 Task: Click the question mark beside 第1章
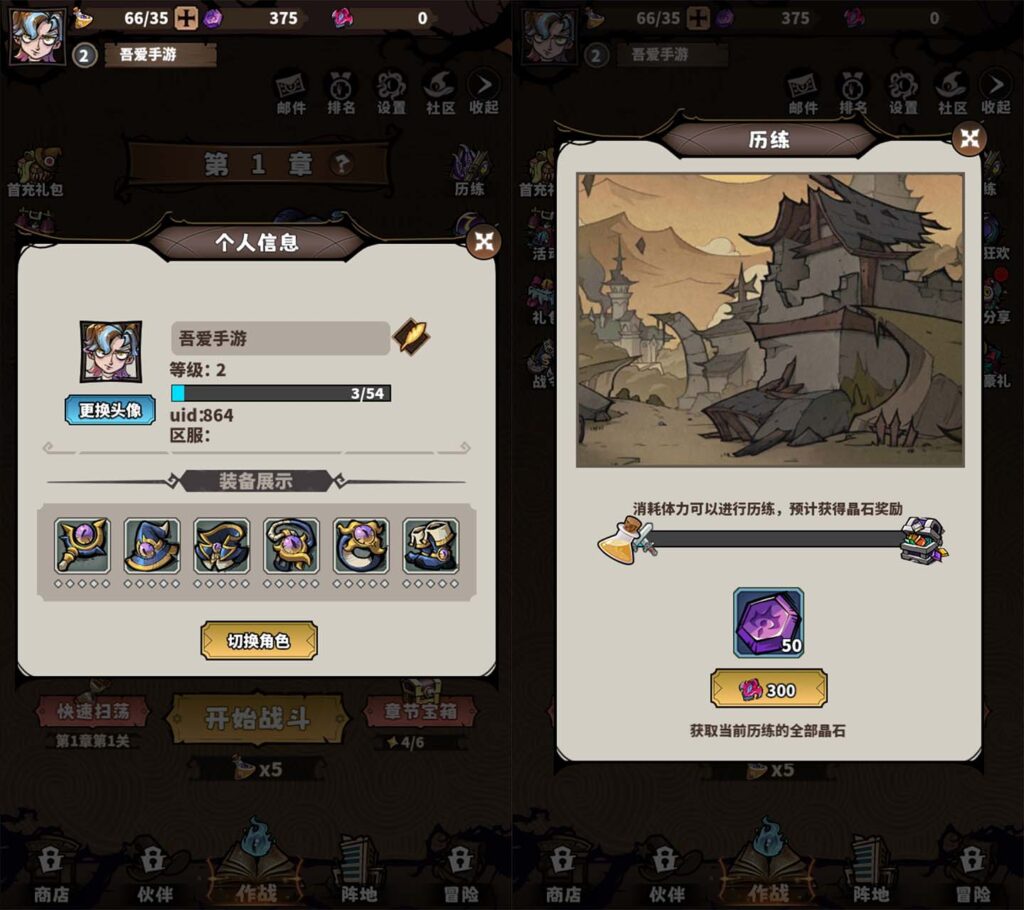coord(342,163)
